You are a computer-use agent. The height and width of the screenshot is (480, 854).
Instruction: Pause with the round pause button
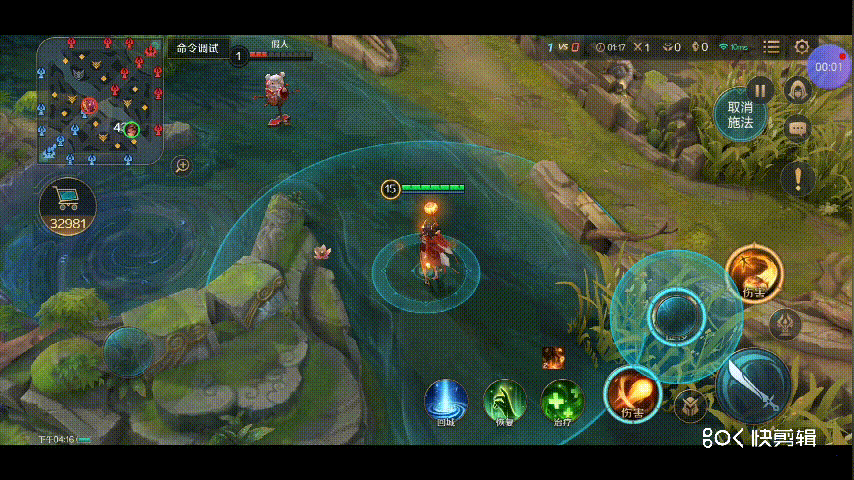[760, 89]
